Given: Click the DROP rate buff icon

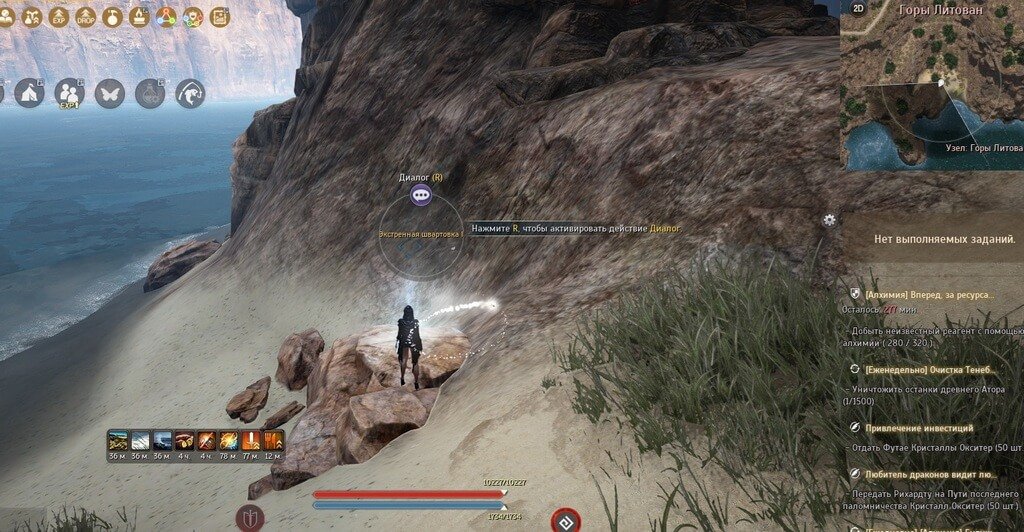Looking at the screenshot, I should [85, 17].
